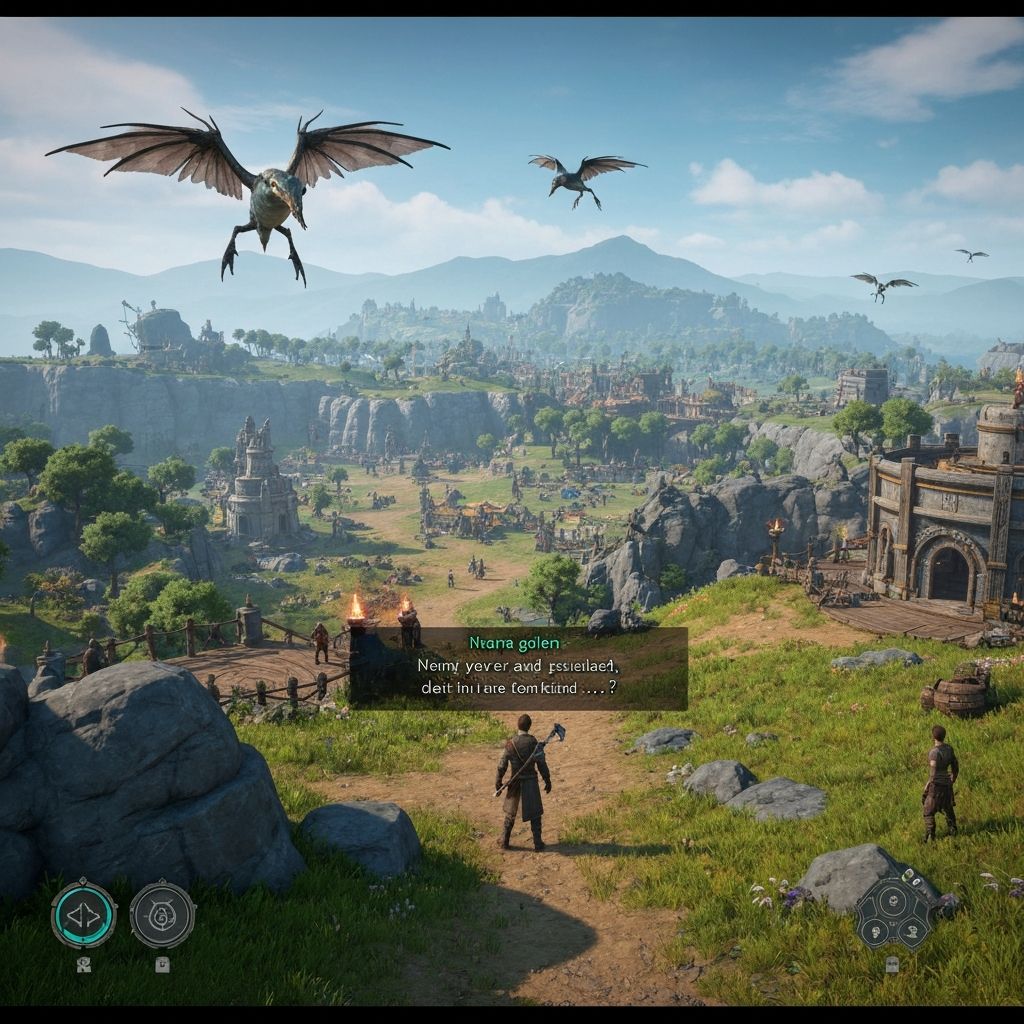Activate the teal-ringed arrow rune ability

click(x=84, y=913)
